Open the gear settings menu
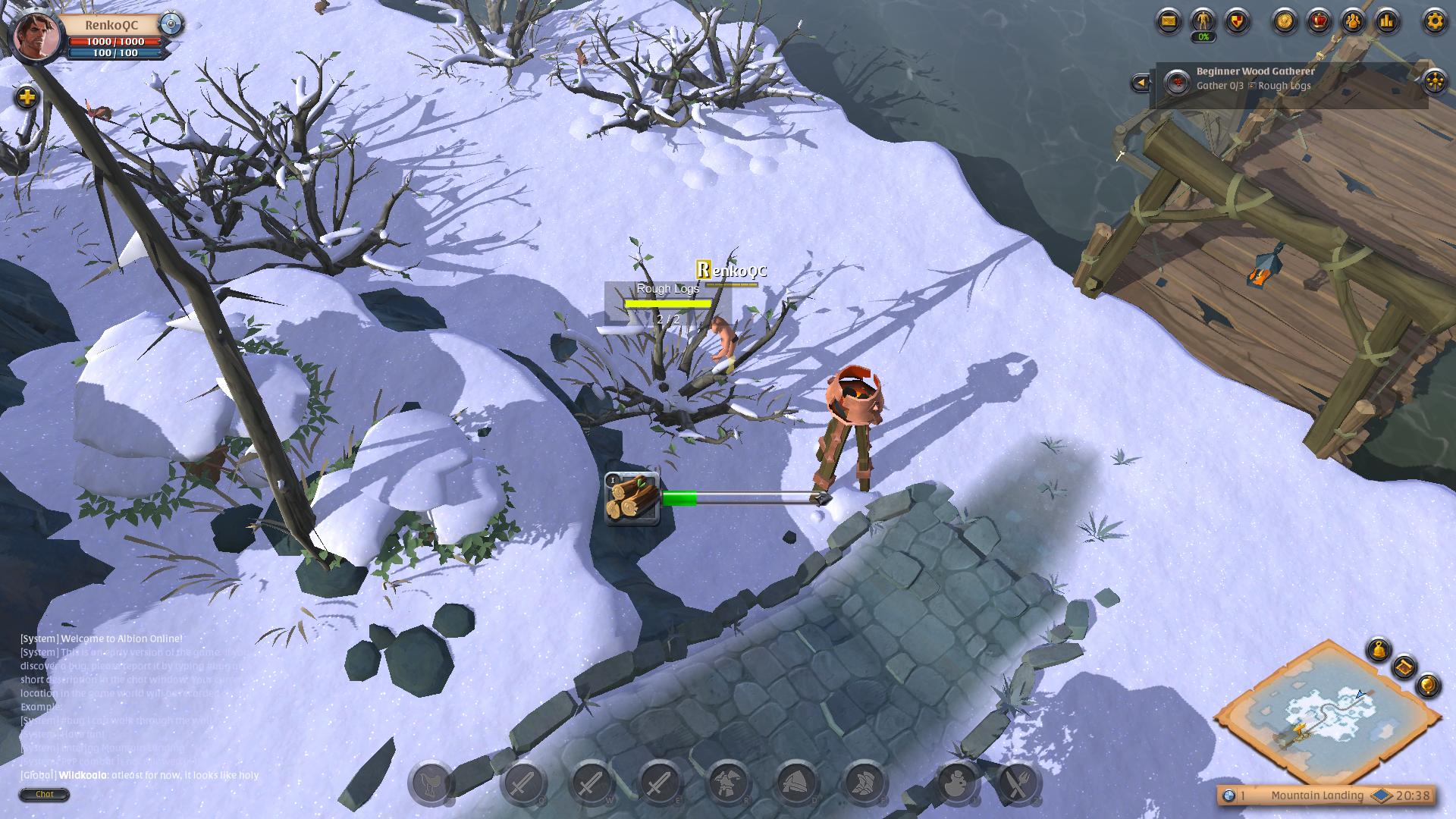Viewport: 1456px width, 819px height. pos(1434,21)
